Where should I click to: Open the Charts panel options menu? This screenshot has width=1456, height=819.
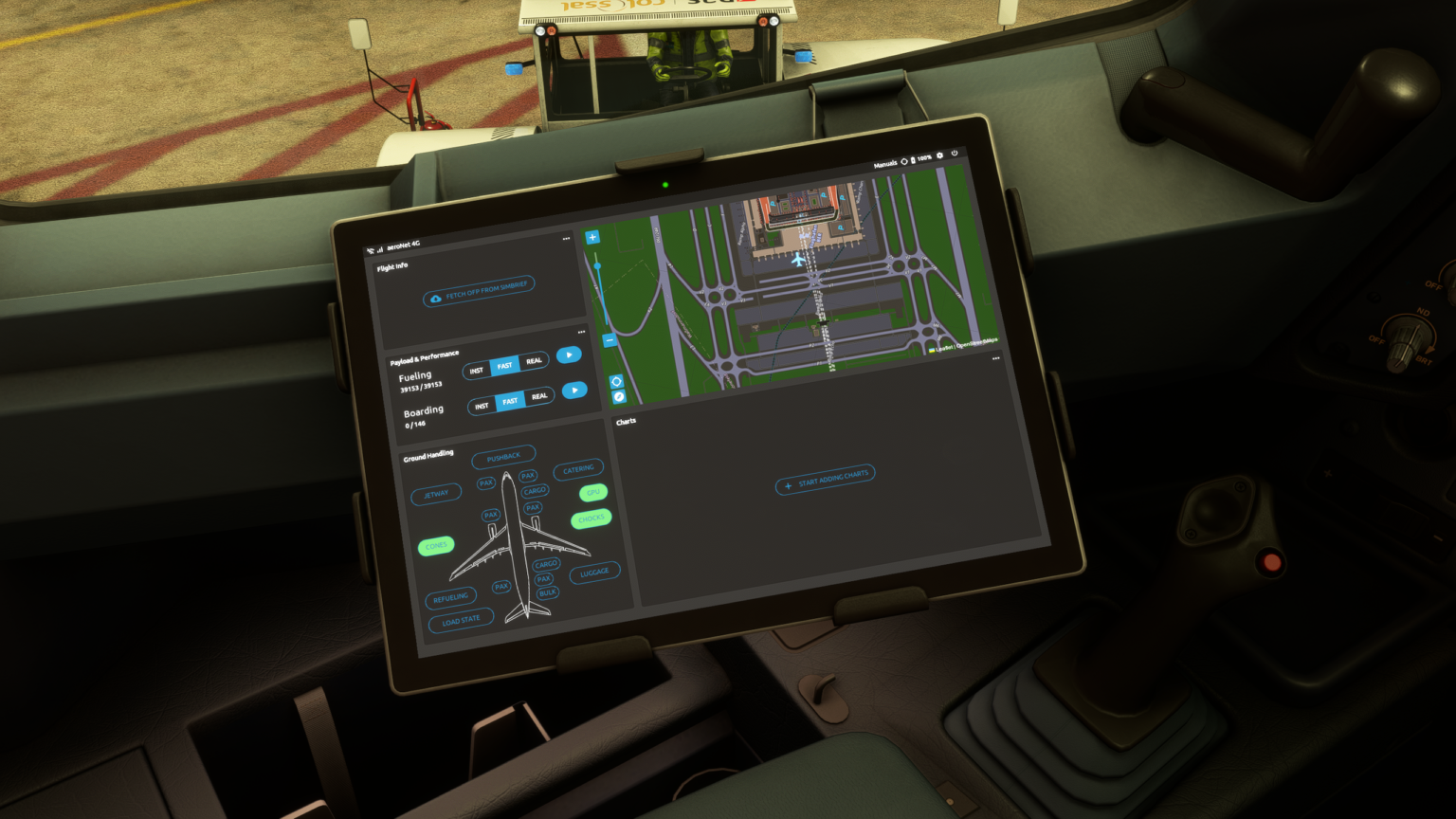click(x=996, y=358)
